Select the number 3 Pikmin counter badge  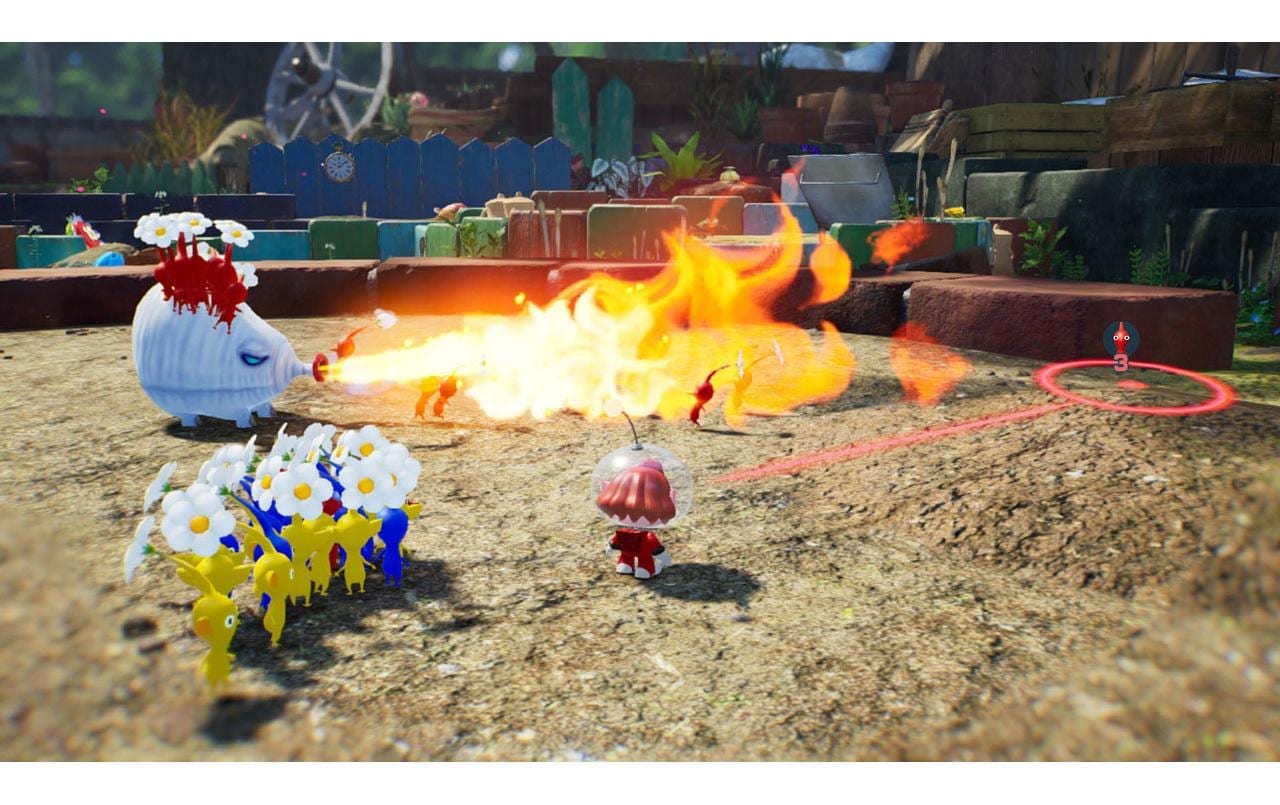tap(1121, 363)
